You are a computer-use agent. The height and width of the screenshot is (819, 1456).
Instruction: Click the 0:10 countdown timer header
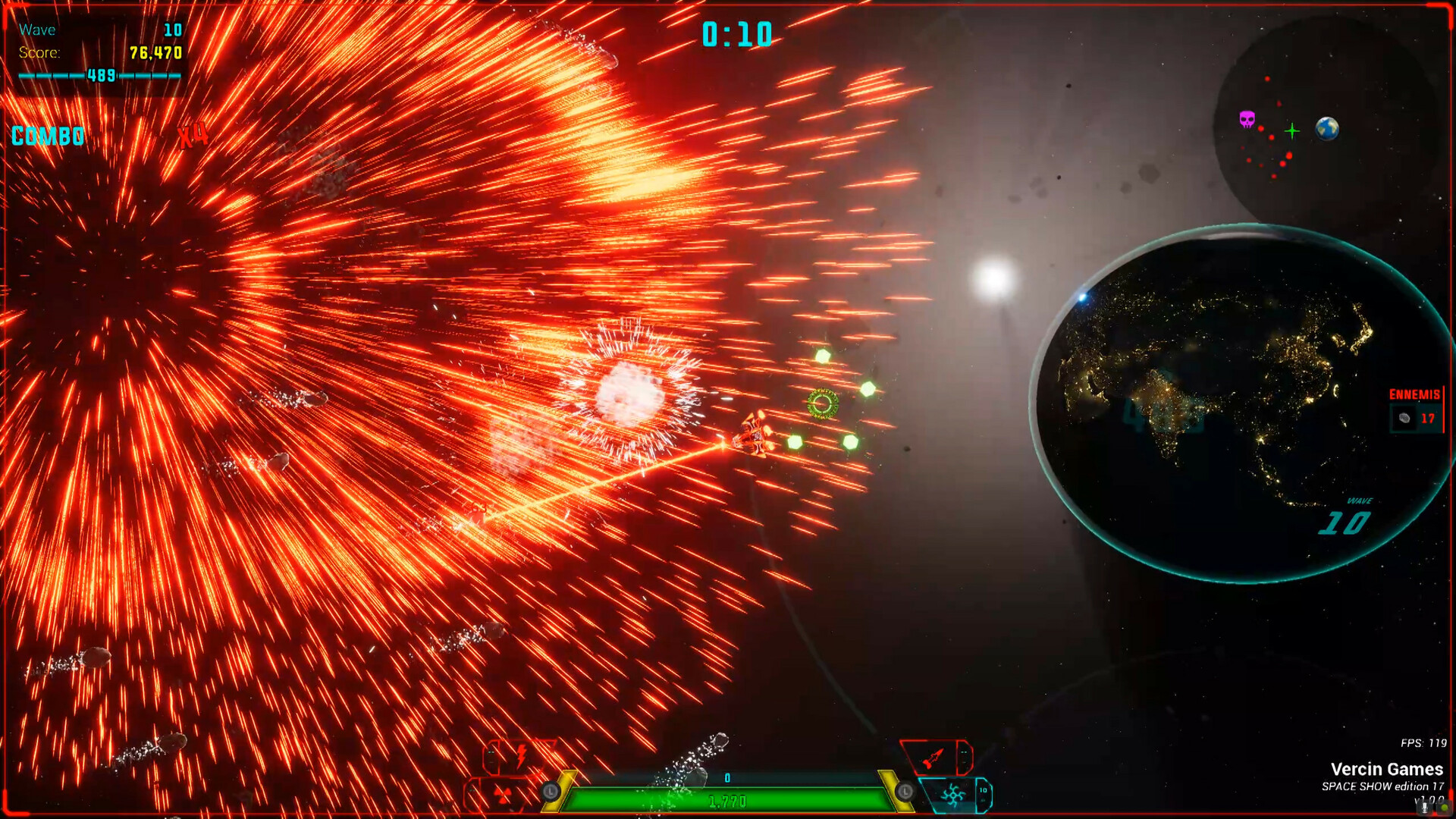[736, 33]
